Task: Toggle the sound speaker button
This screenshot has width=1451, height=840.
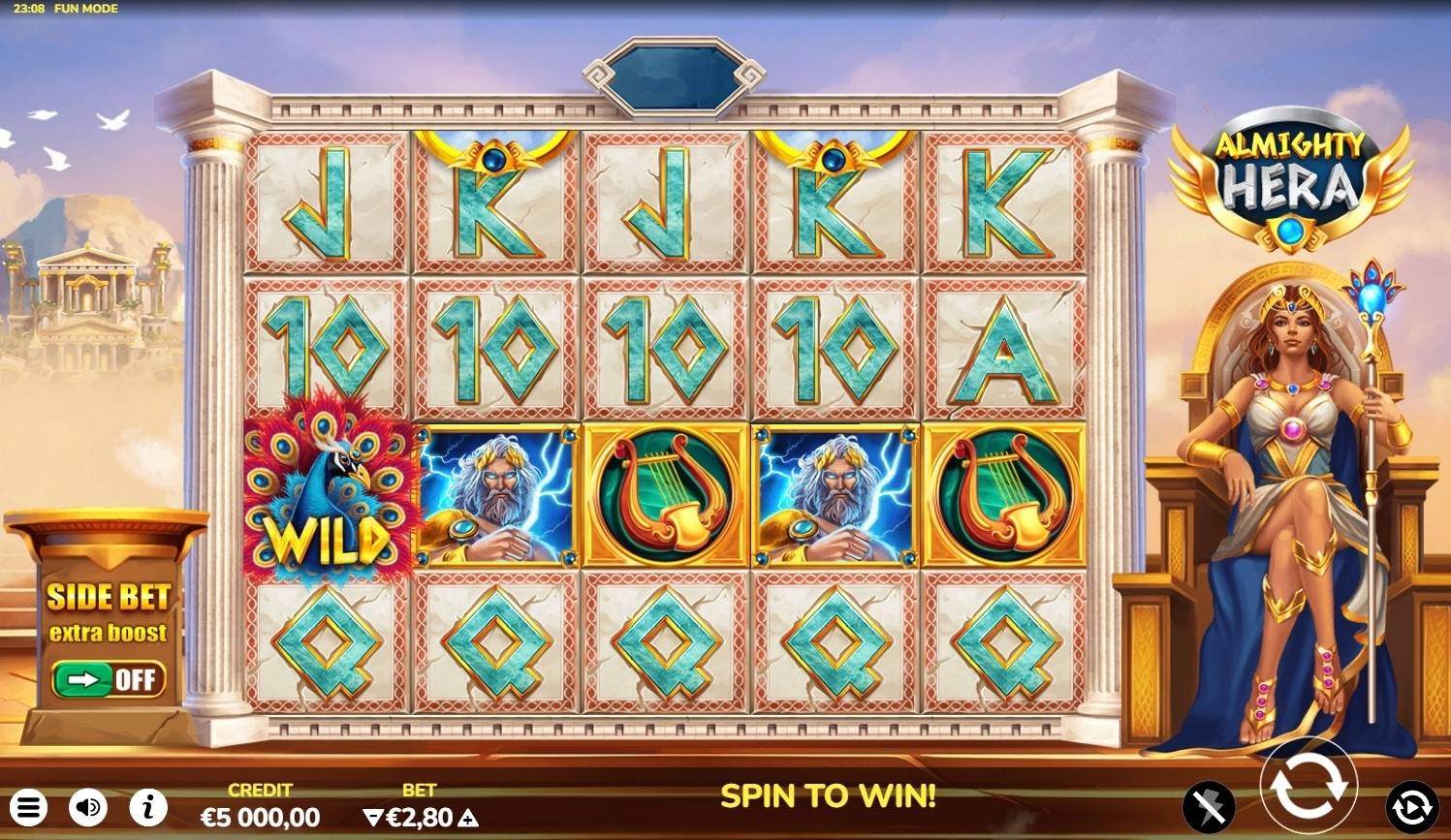Action: pos(88,807)
